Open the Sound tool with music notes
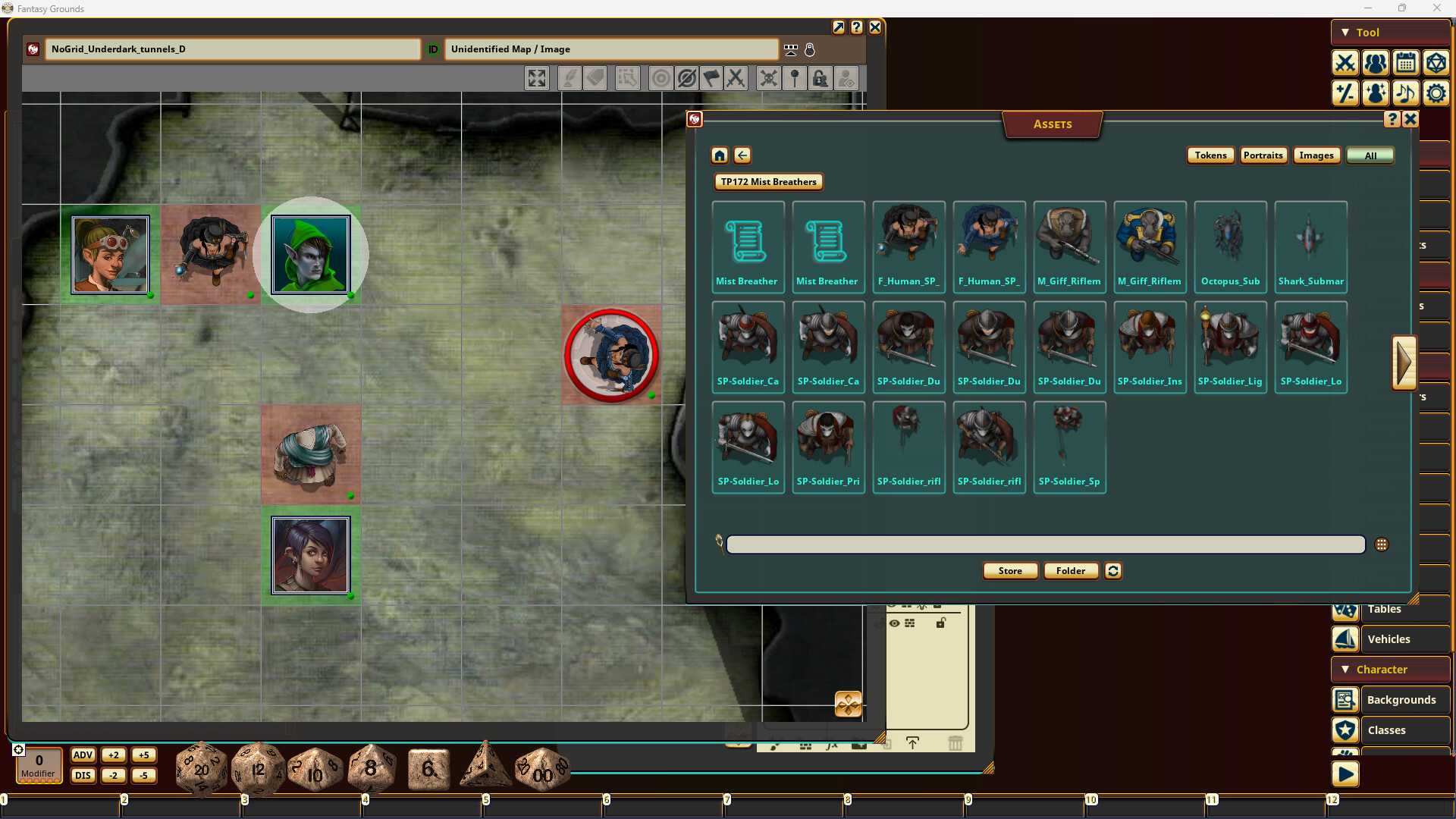The height and width of the screenshot is (819, 1456). [1406, 93]
